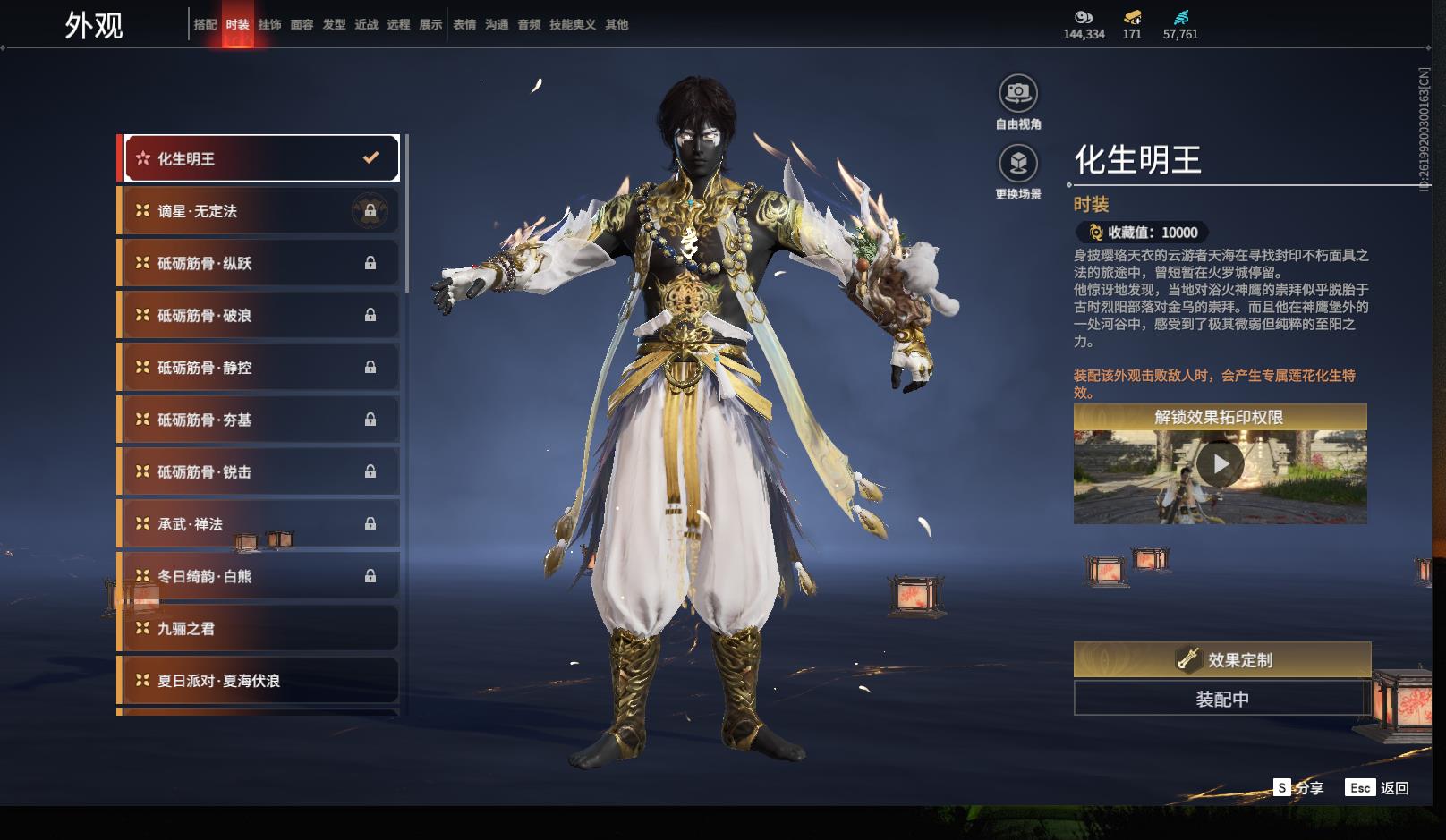Choose the locked 滴星·无定法 outfit
Screen dimensions: 1446x840
(x=260, y=211)
